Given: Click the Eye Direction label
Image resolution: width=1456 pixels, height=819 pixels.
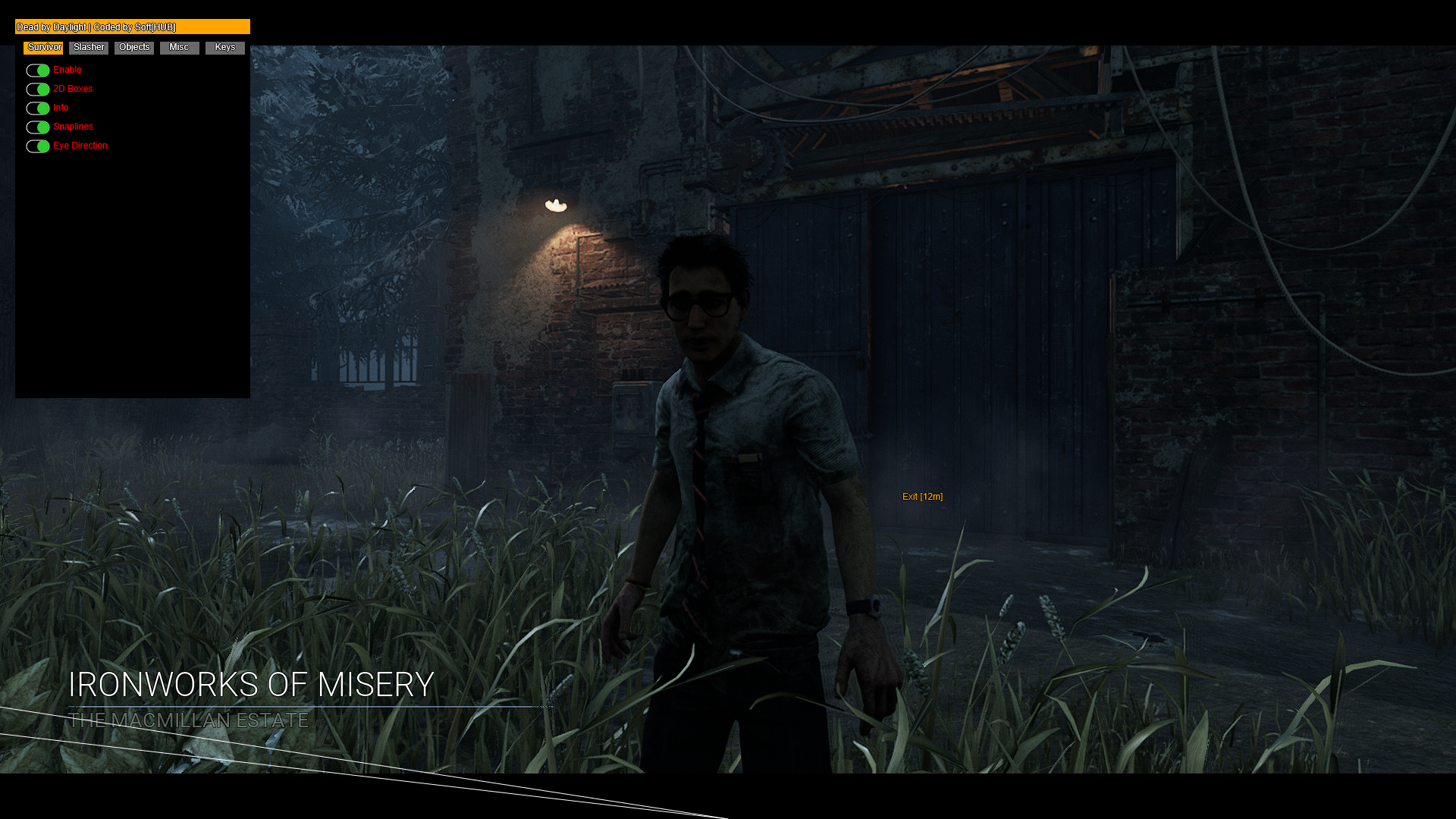Looking at the screenshot, I should [x=80, y=145].
